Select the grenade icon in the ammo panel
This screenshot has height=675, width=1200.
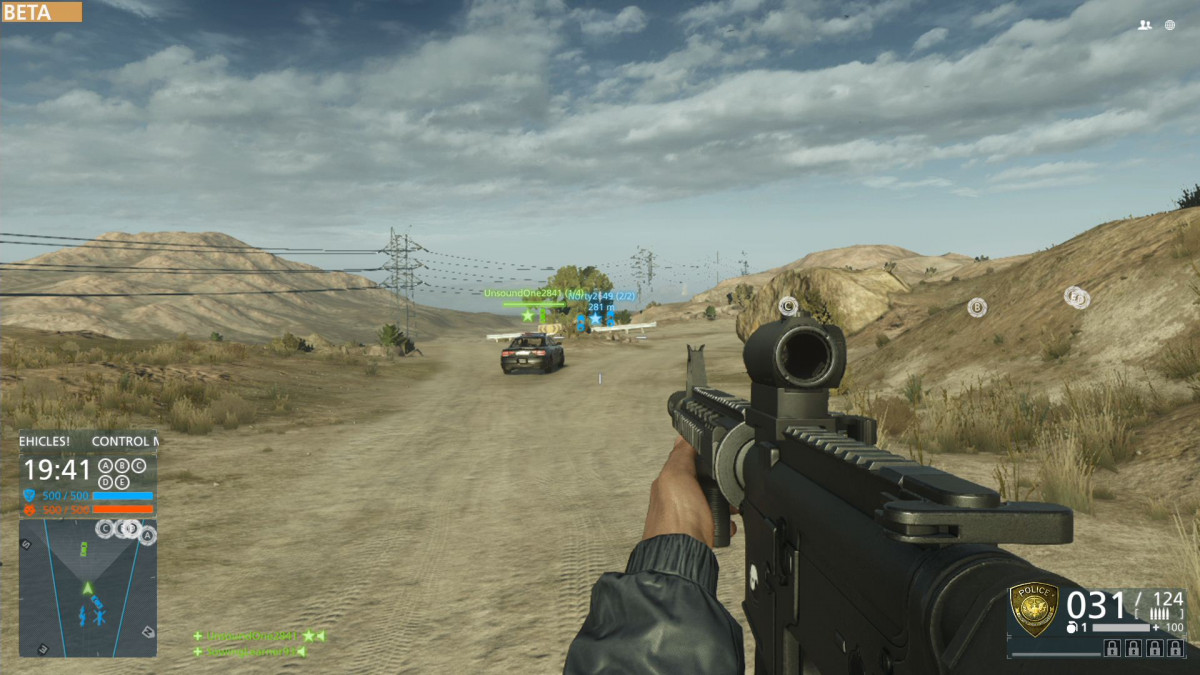tap(1072, 627)
